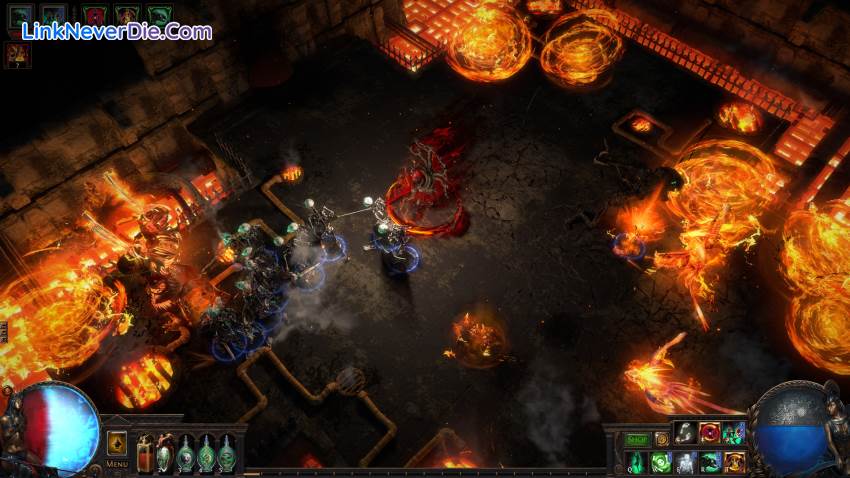Activate the white smoke skill icon
Viewport: 850px width, 478px height.
pos(685,433)
